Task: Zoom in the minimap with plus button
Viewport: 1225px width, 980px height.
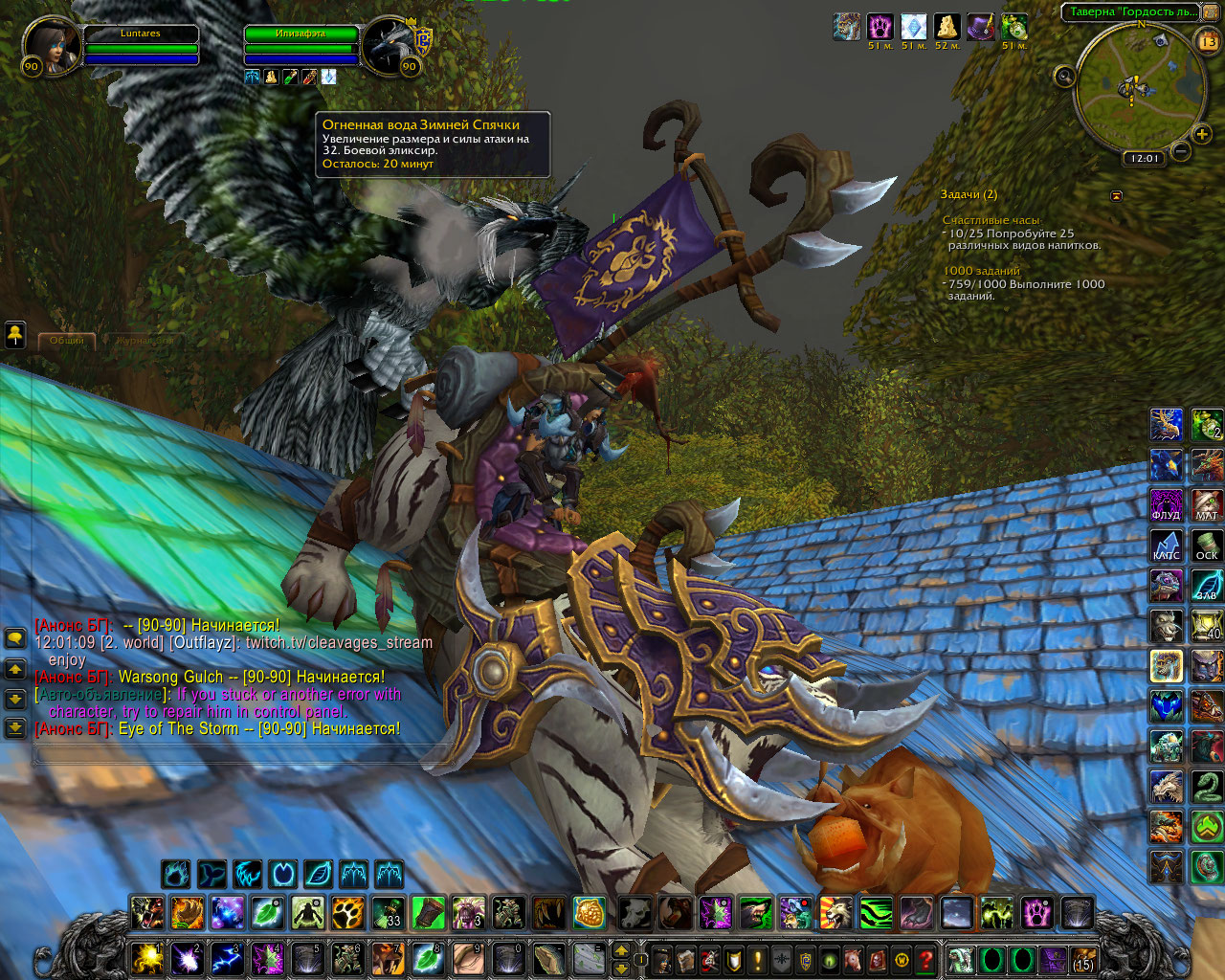Action: [x=1202, y=134]
